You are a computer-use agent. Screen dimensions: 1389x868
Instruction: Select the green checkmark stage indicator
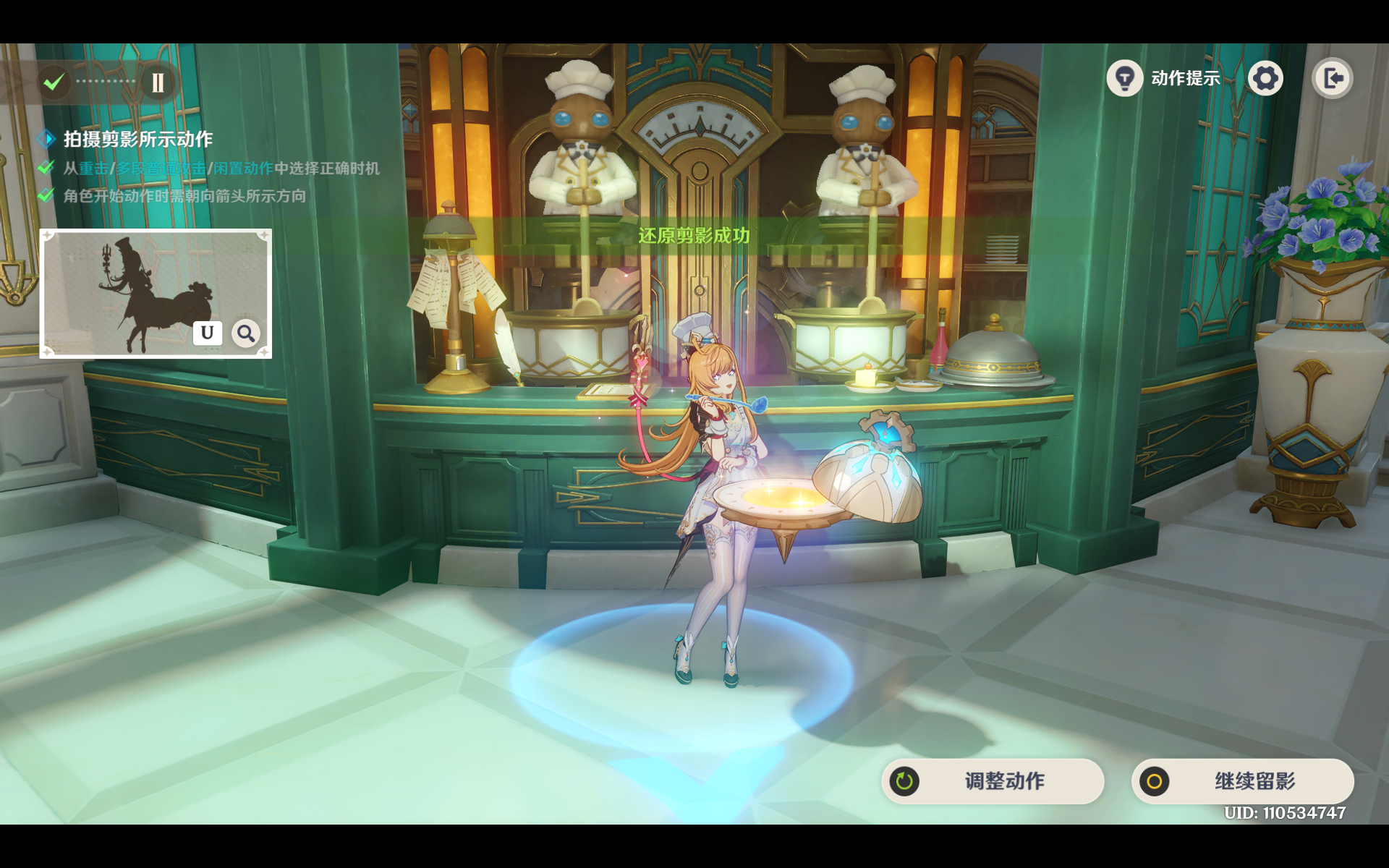pos(54,82)
